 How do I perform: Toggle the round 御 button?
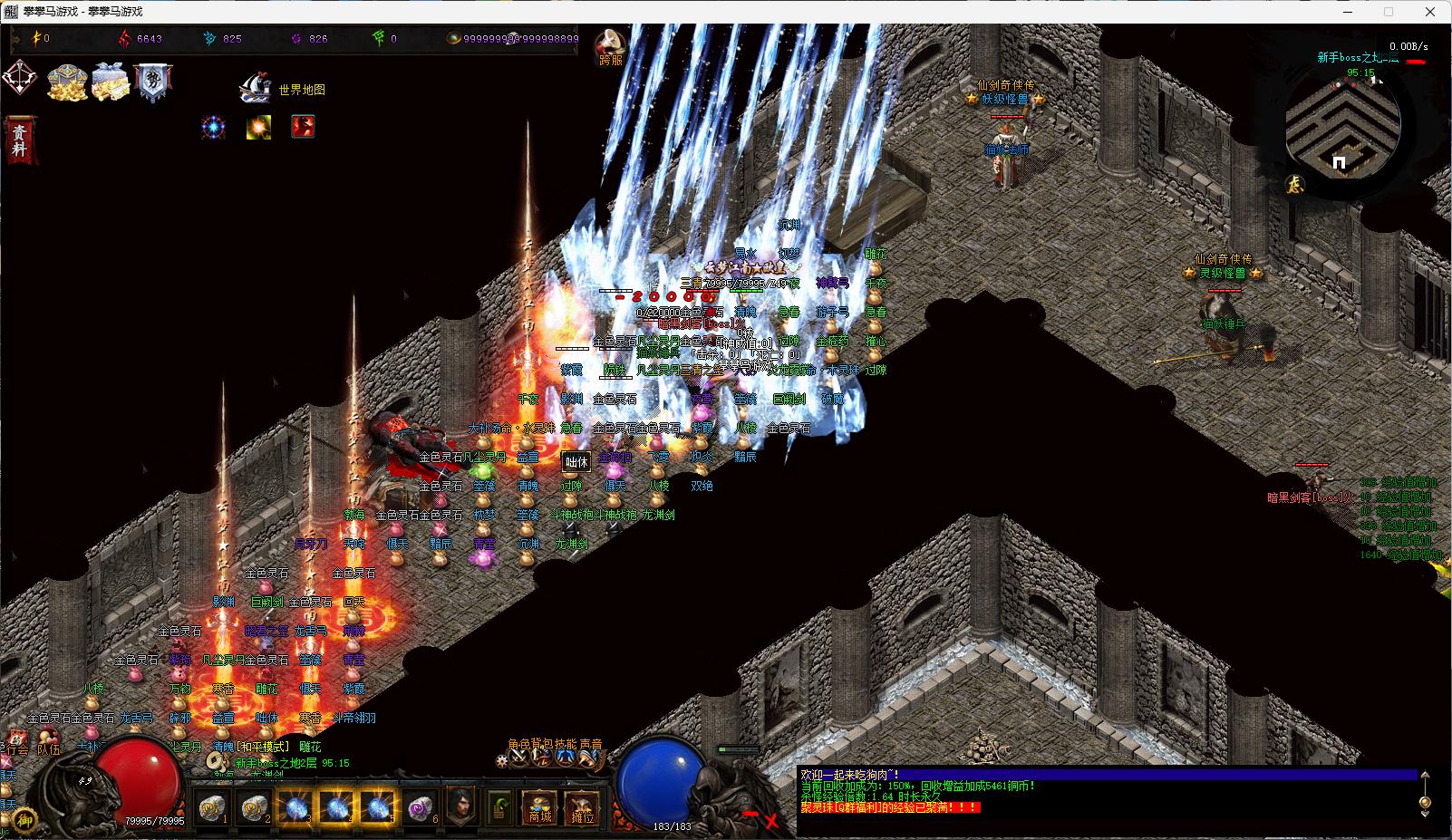(26, 819)
